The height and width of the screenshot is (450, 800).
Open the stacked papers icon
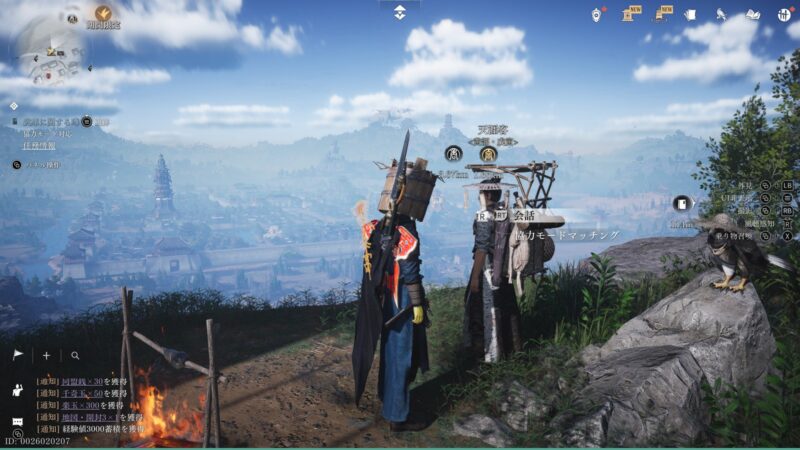(x=692, y=14)
